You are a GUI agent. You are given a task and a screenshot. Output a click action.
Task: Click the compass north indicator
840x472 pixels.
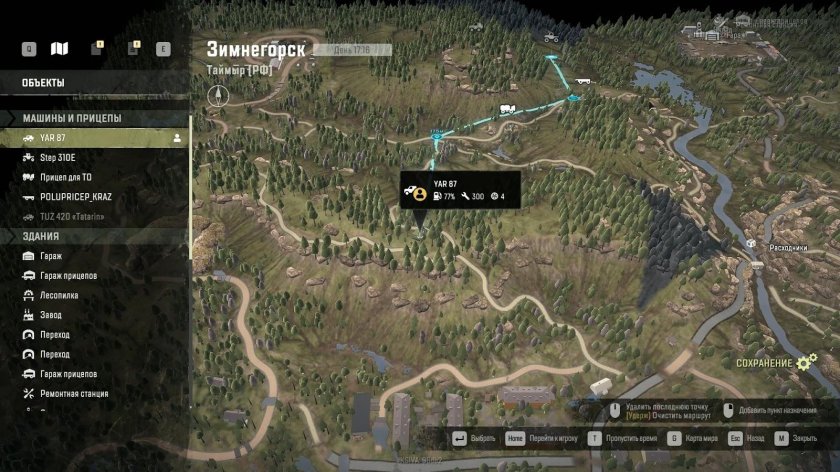coord(219,95)
